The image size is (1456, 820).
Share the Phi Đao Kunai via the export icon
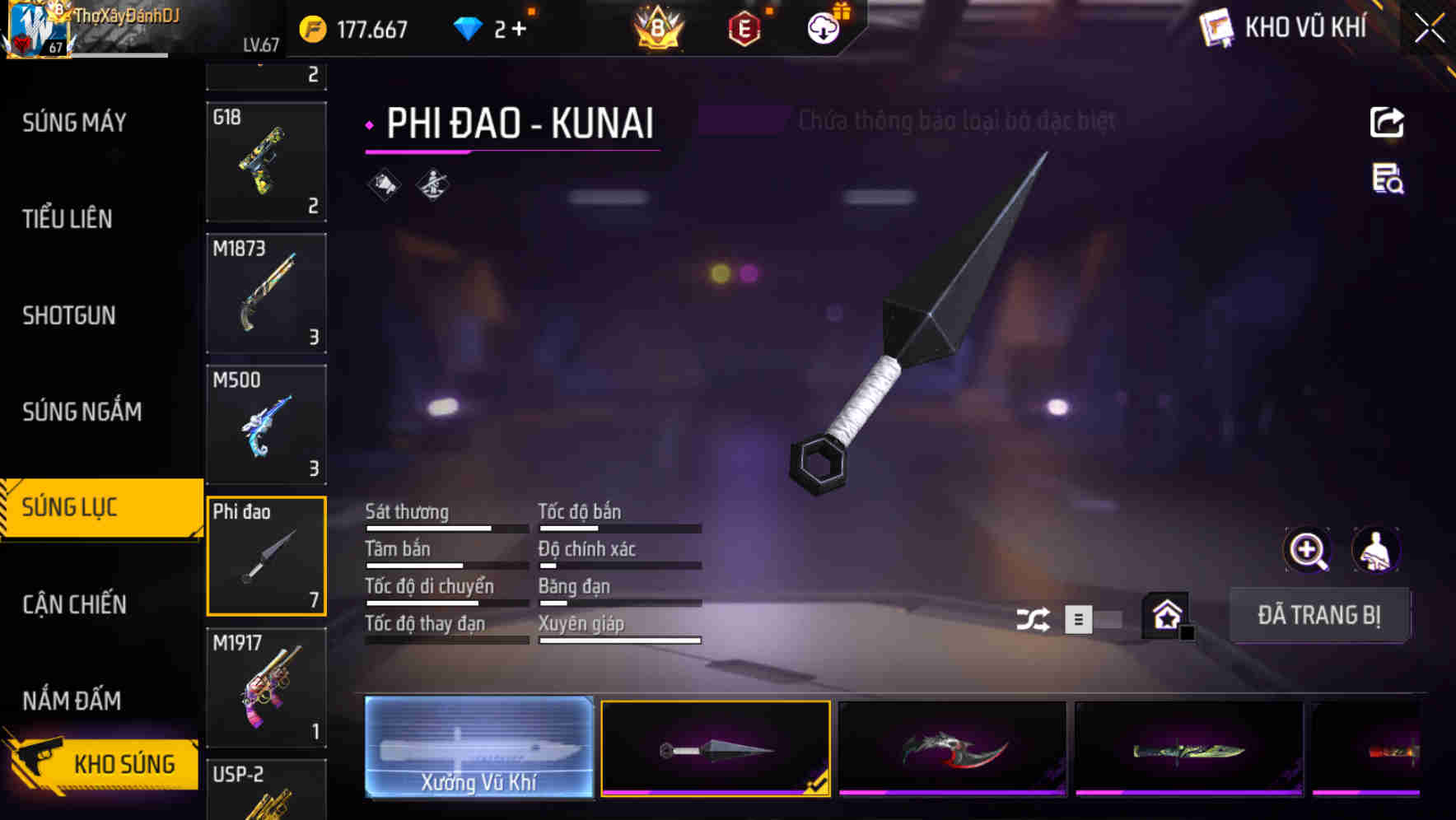click(1387, 122)
